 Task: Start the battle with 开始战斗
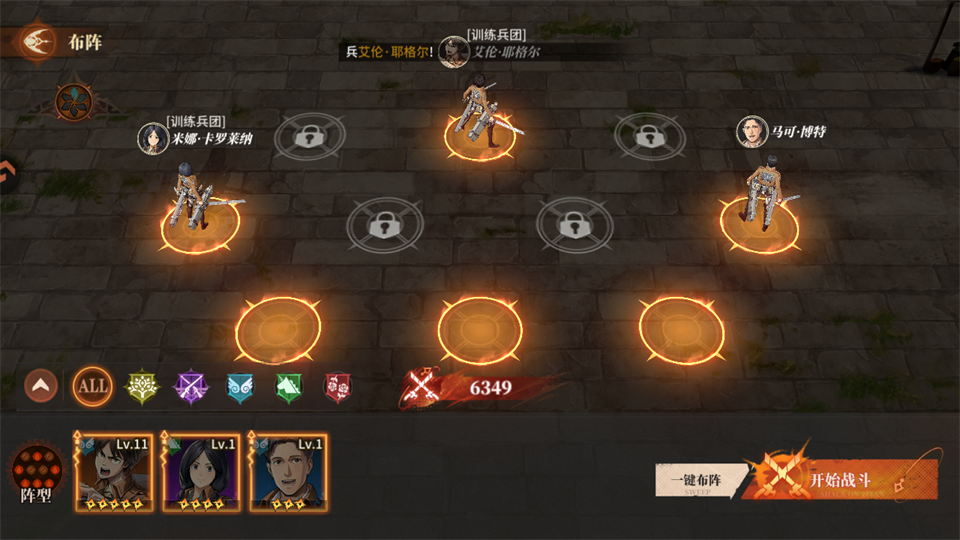pos(840,480)
